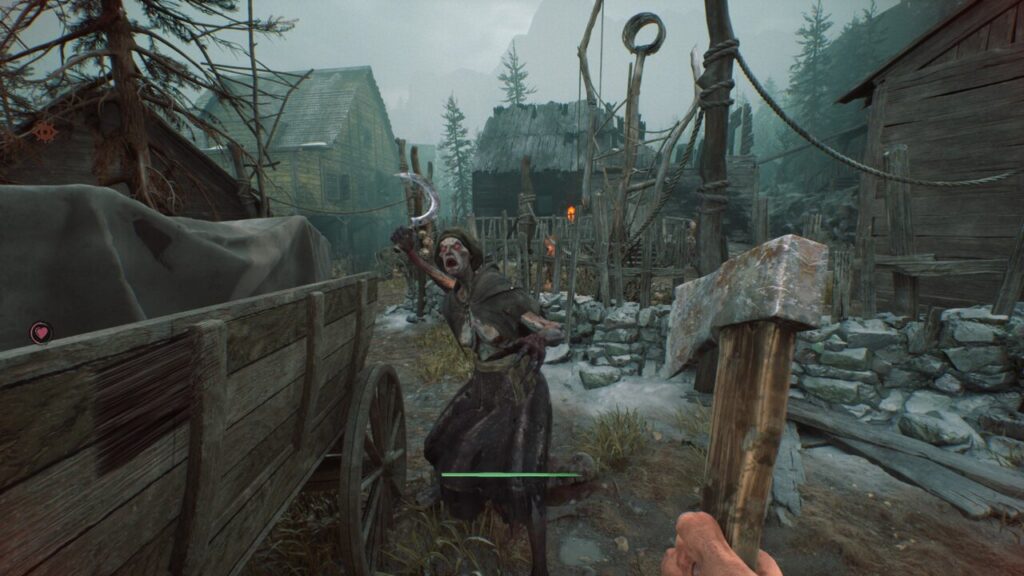Click the pink heart health icon
The height and width of the screenshot is (576, 1024).
[41, 333]
